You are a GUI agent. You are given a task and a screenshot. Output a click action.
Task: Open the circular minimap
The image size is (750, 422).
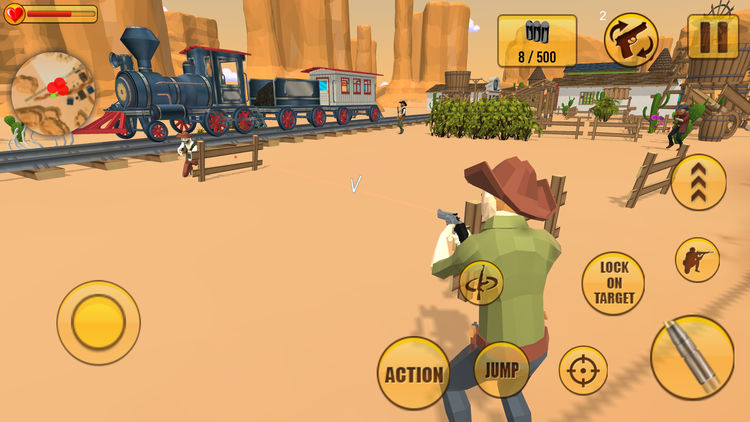click(52, 93)
